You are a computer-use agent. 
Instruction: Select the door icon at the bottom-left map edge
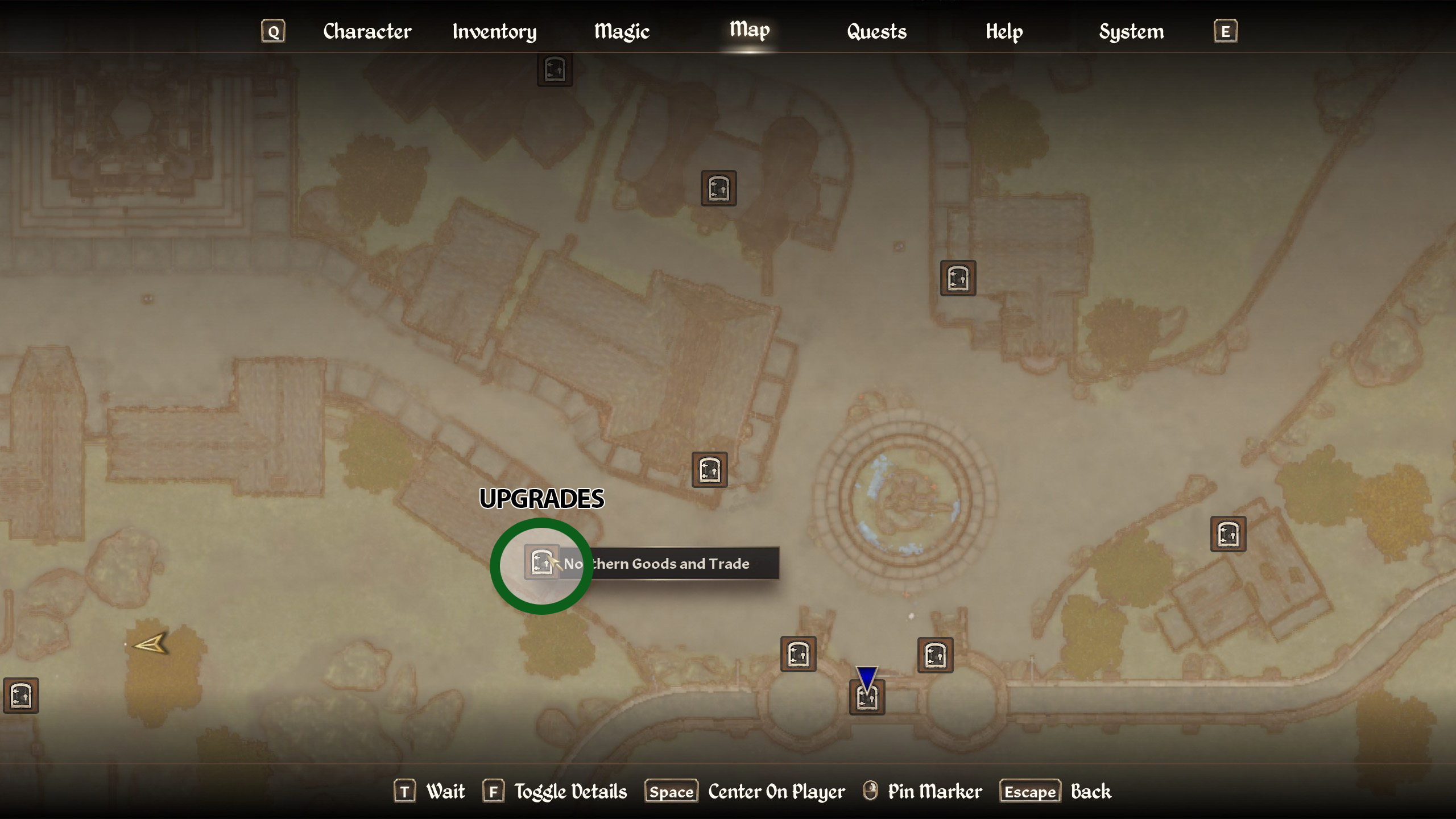point(20,696)
